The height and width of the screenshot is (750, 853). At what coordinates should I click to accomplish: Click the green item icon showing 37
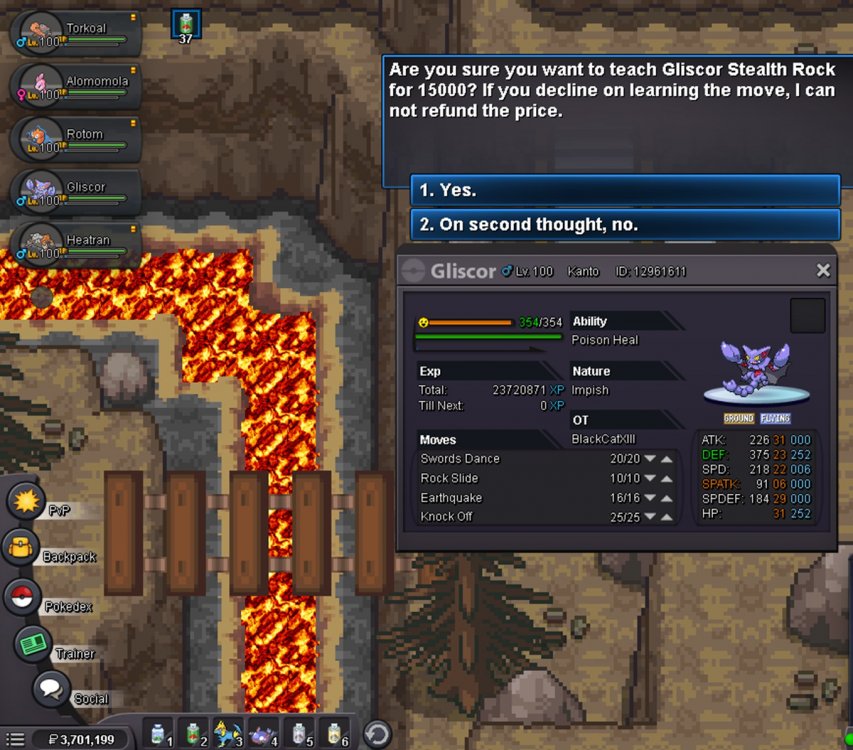tap(186, 24)
